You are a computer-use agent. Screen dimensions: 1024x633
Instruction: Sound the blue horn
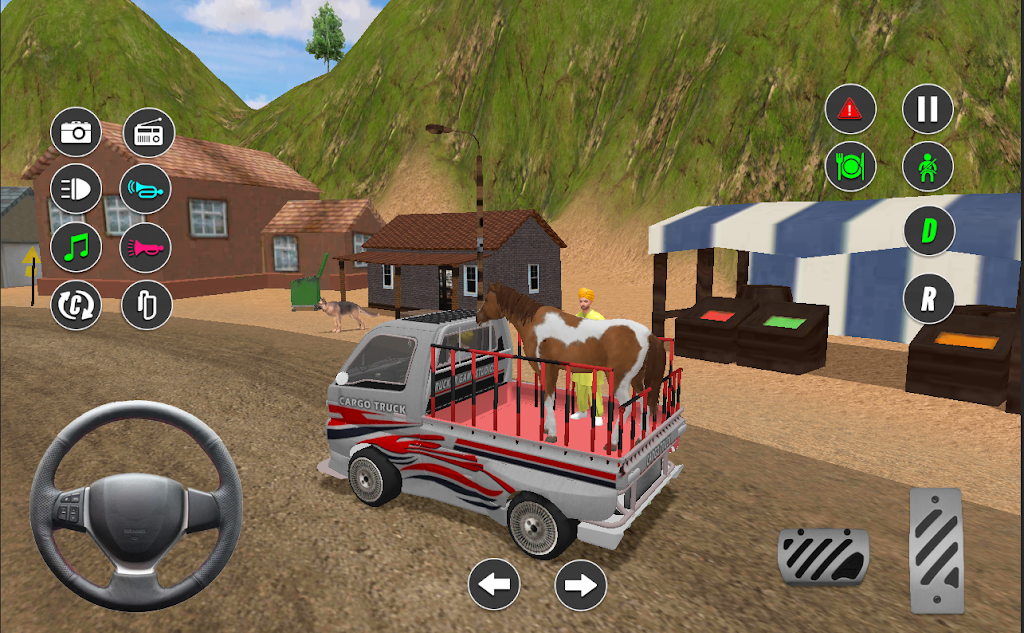[x=146, y=189]
